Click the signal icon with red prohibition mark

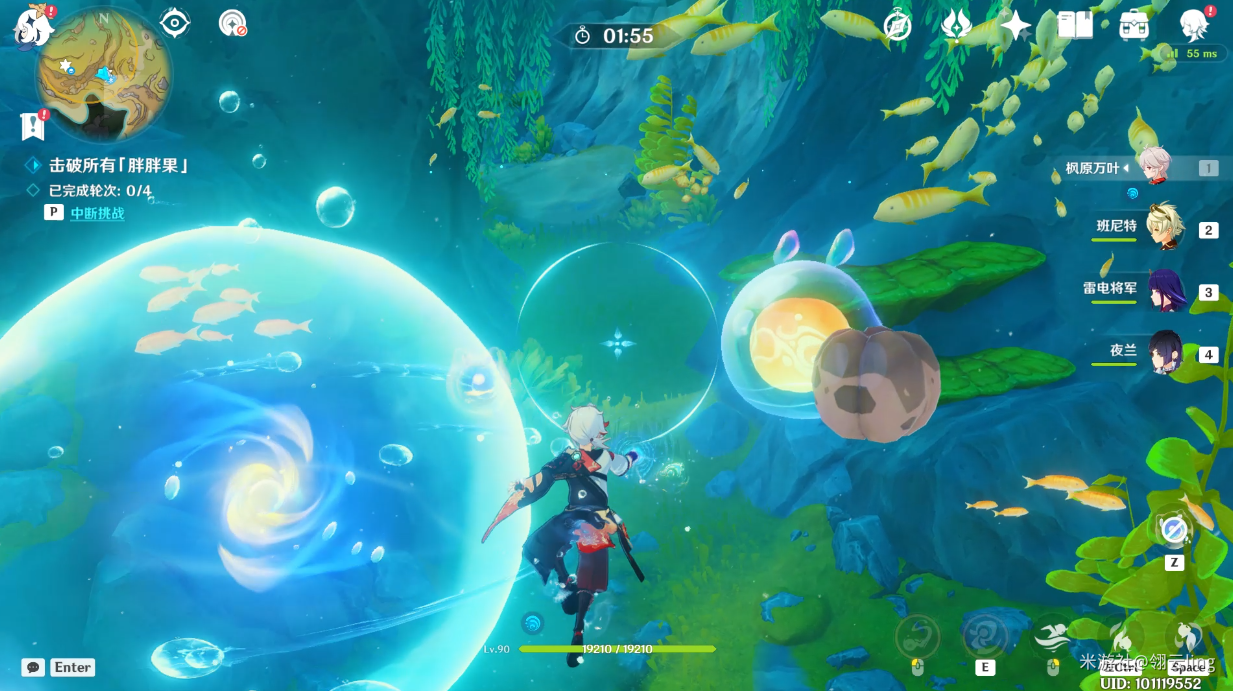pyautogui.click(x=232, y=23)
